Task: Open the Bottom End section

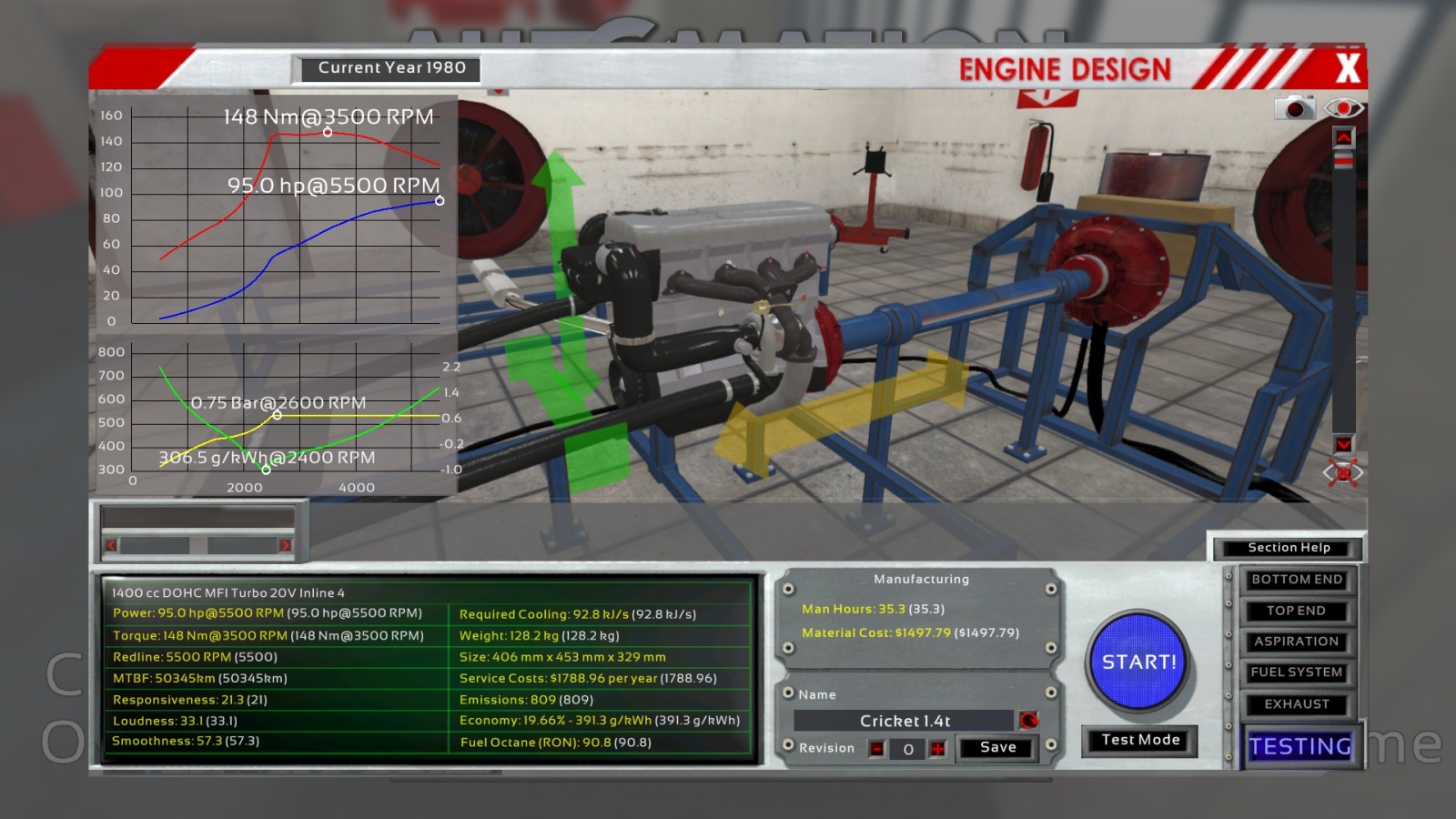Action: tap(1296, 580)
